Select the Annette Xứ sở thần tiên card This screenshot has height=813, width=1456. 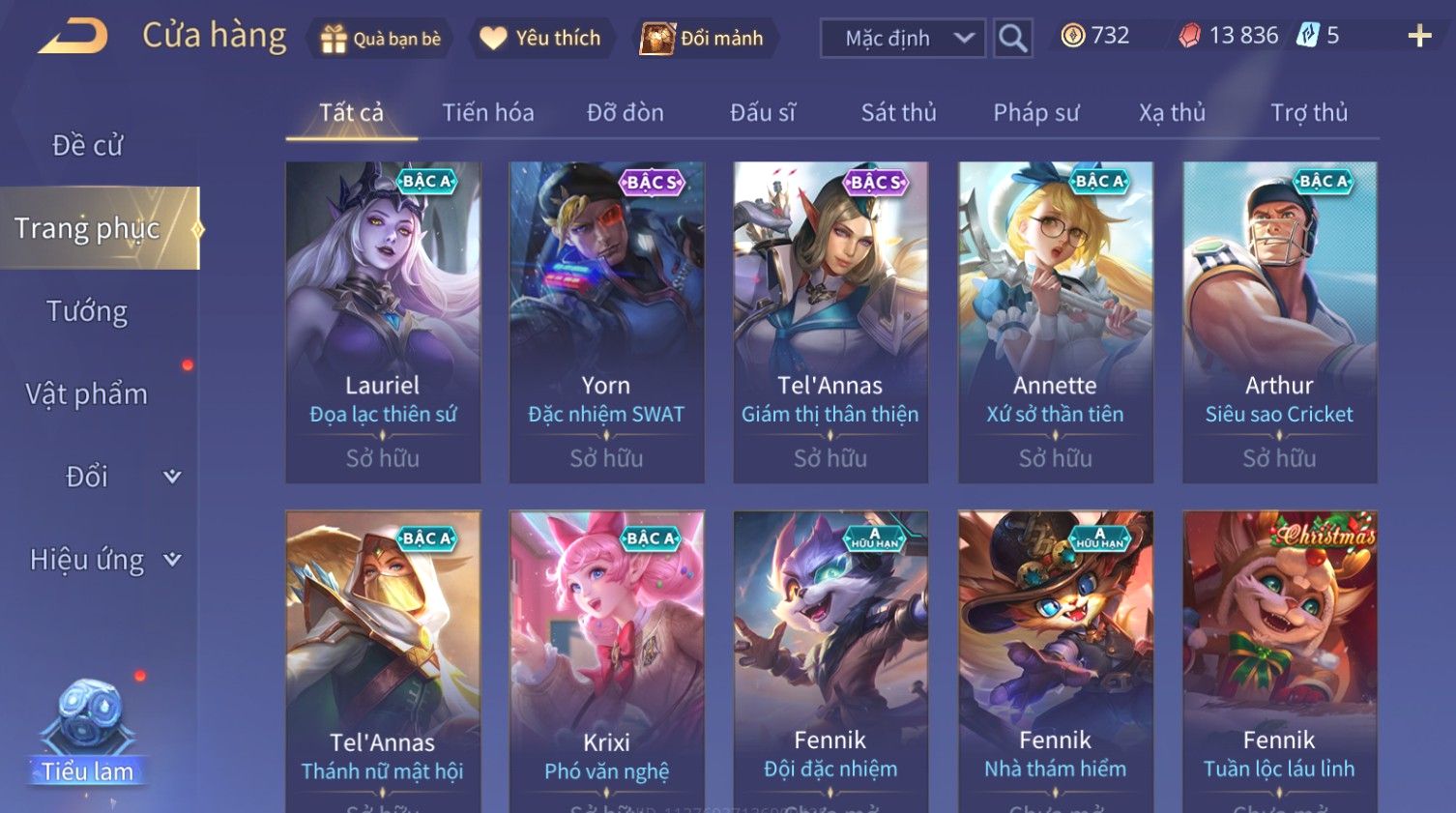pyautogui.click(x=1055, y=322)
